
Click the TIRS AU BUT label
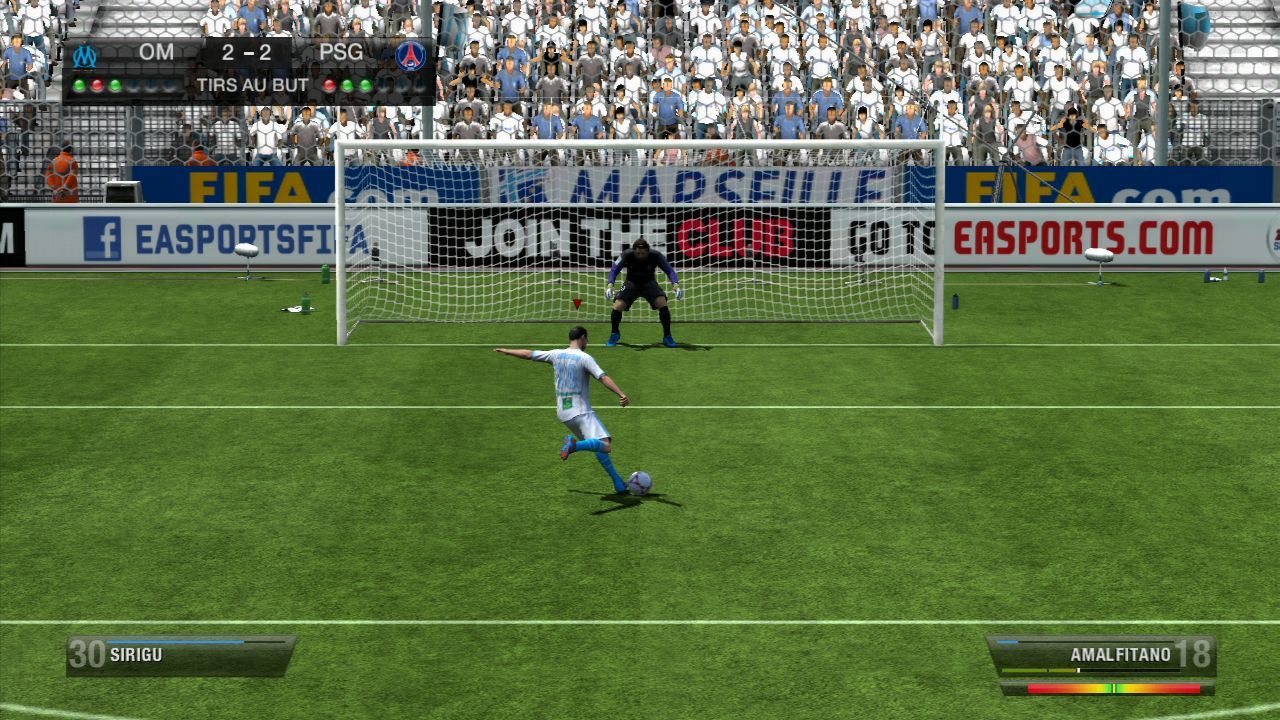click(252, 82)
